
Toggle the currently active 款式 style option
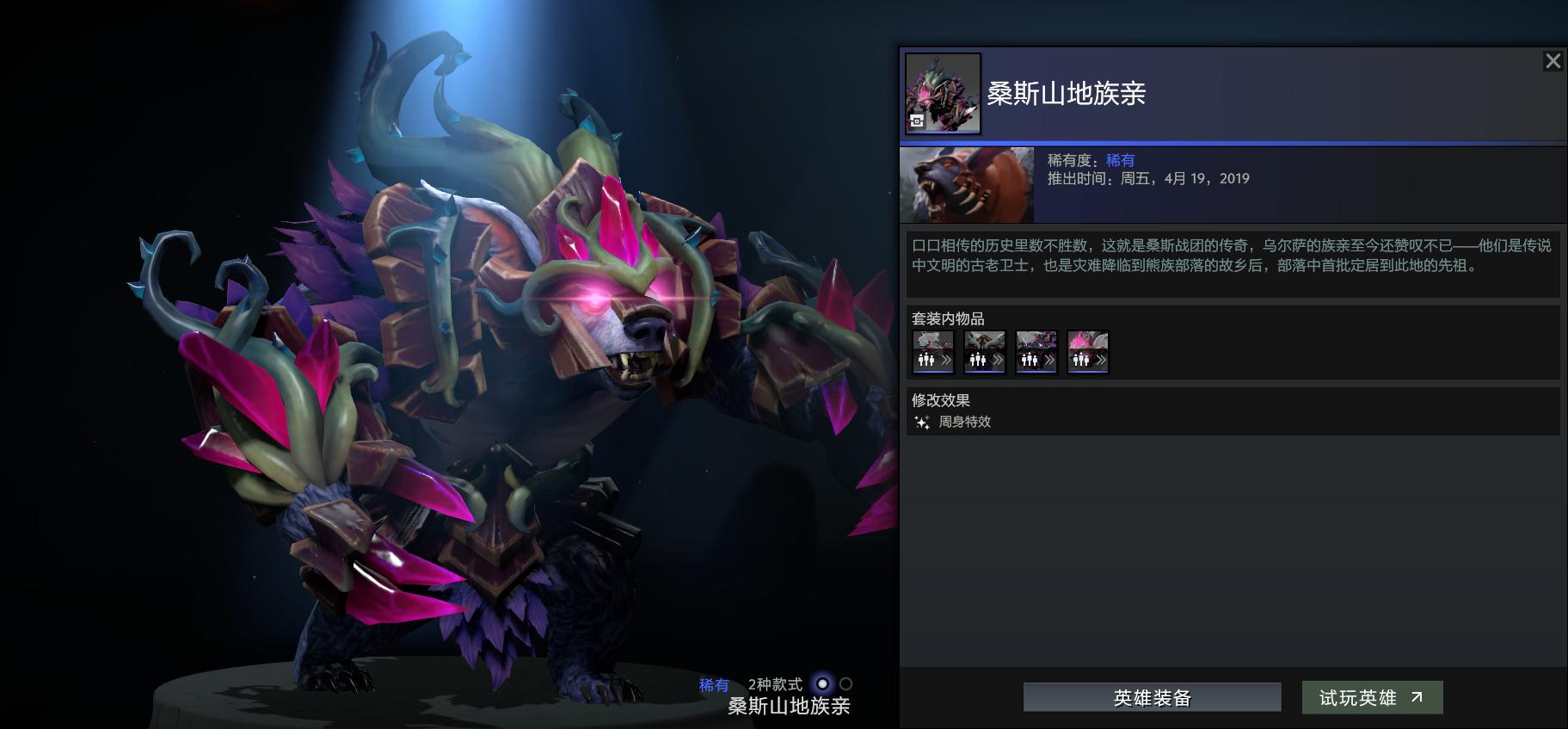821,685
